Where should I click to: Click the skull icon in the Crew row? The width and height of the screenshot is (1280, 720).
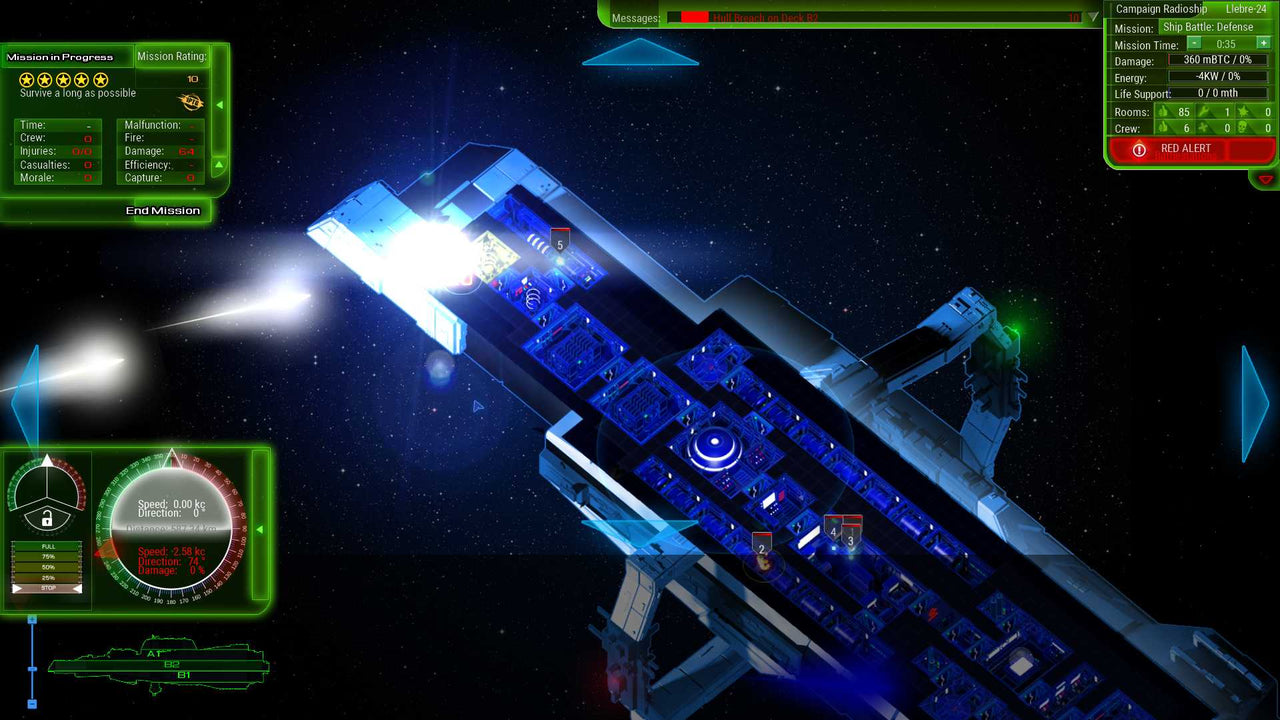[1241, 127]
